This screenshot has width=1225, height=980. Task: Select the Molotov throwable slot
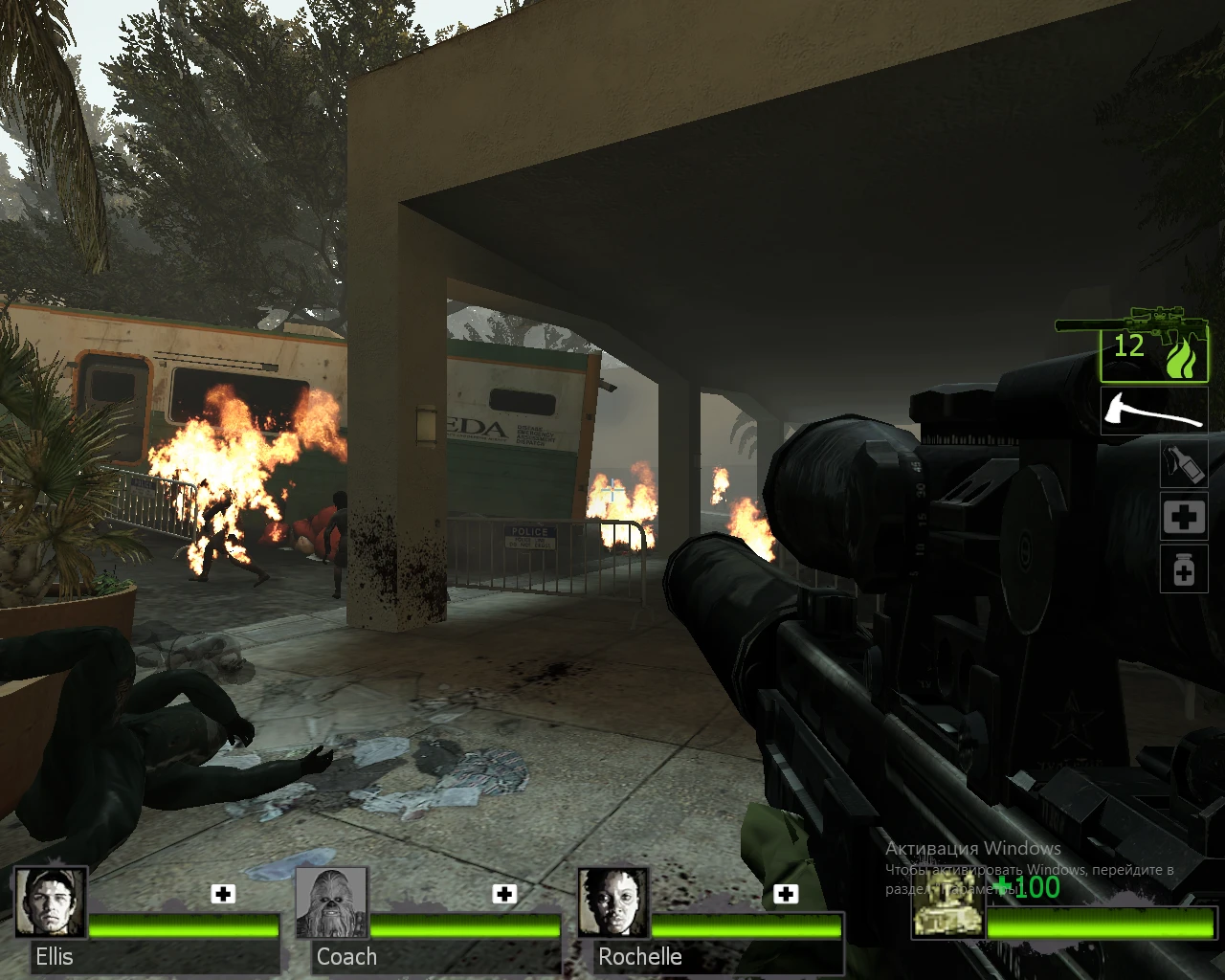[1184, 464]
